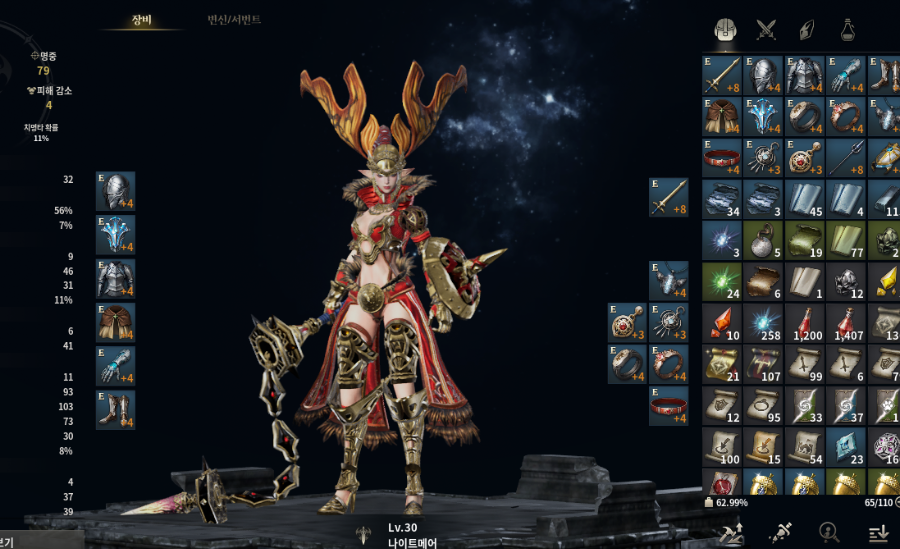Click the hammer-and-arrow button below the inventory
This screenshot has height=549, width=900.
[x=731, y=531]
